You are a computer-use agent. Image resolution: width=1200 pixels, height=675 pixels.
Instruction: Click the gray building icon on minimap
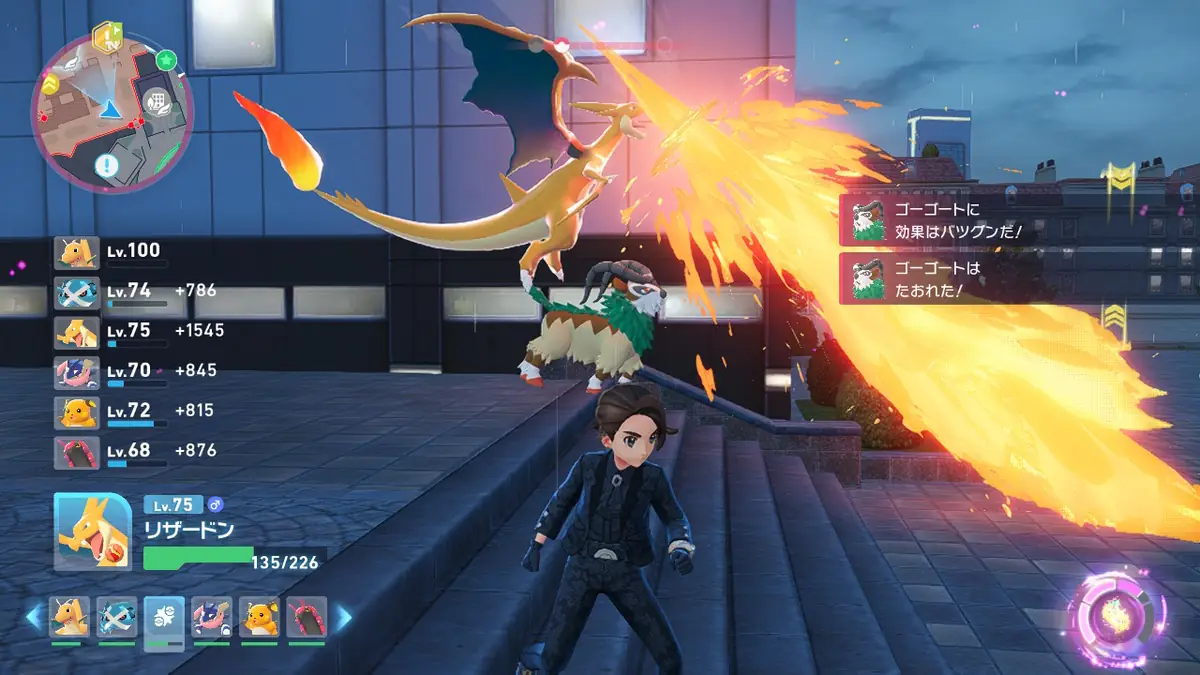(x=154, y=103)
